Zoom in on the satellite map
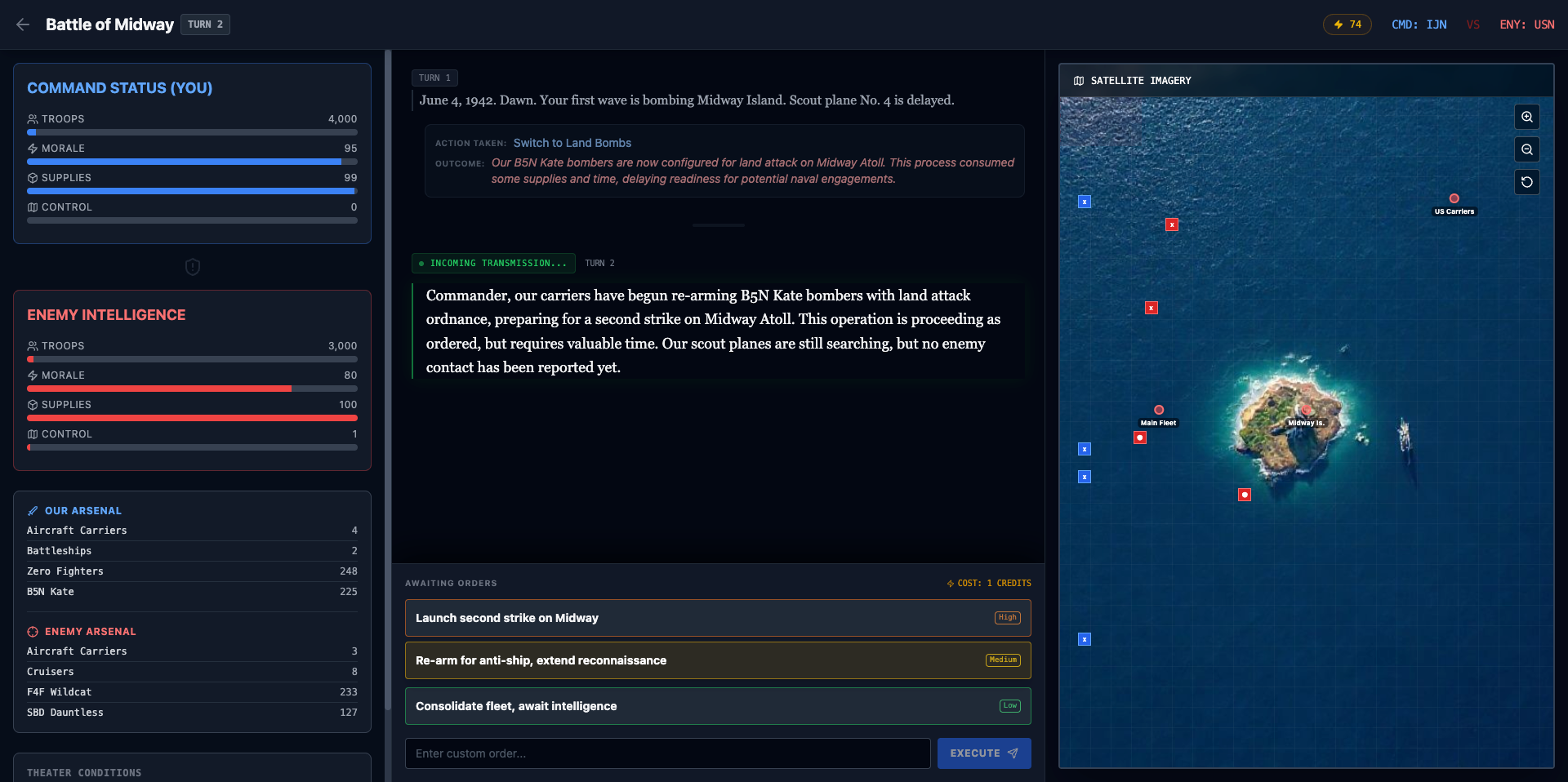This screenshot has width=1568, height=782. coord(1527,117)
